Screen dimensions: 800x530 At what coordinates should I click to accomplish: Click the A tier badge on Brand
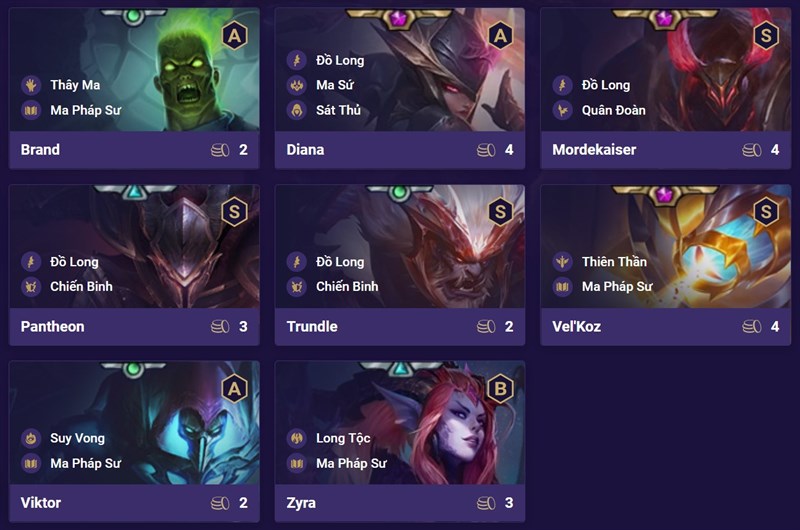pyautogui.click(x=234, y=35)
